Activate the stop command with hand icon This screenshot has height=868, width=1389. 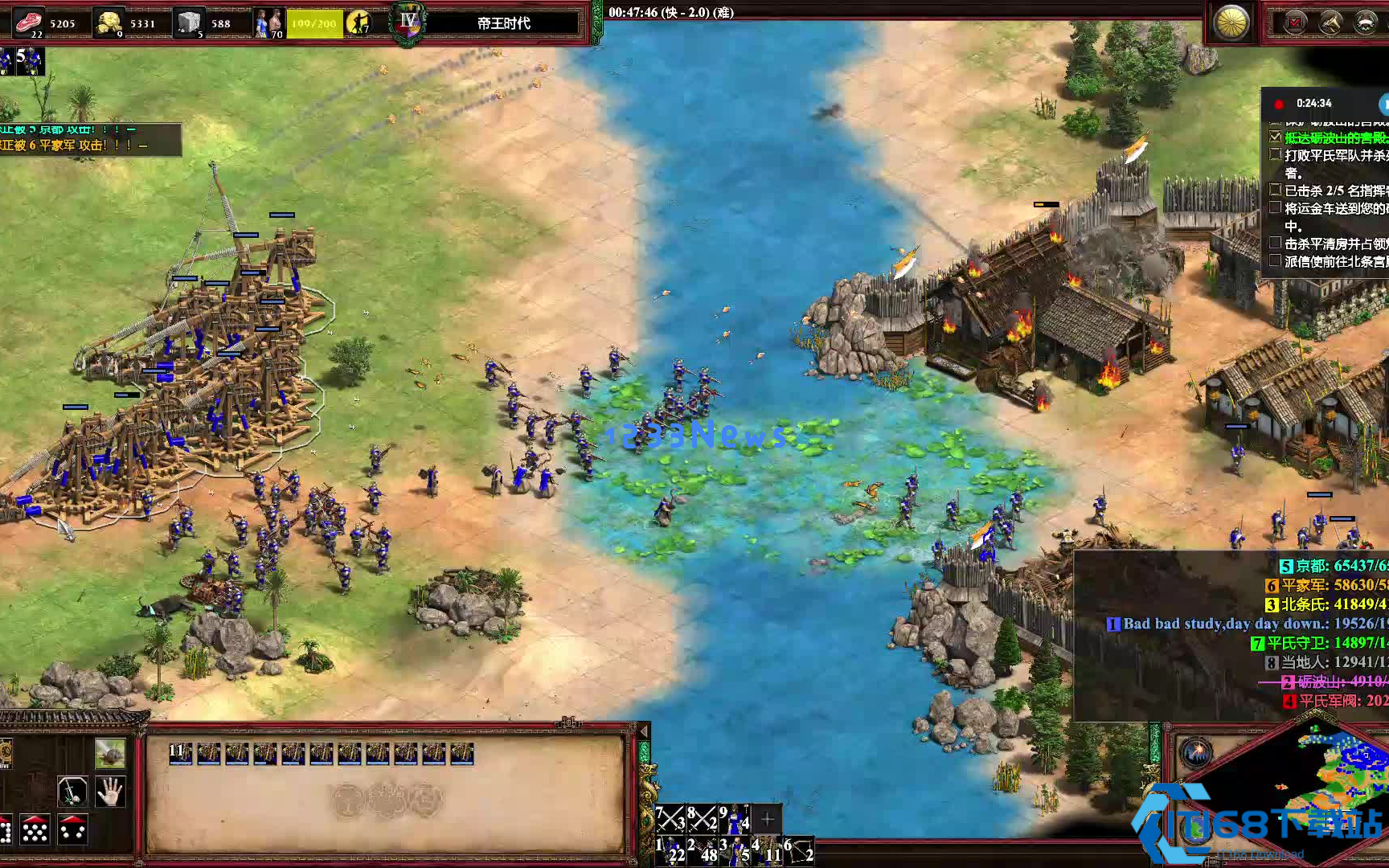tap(110, 792)
